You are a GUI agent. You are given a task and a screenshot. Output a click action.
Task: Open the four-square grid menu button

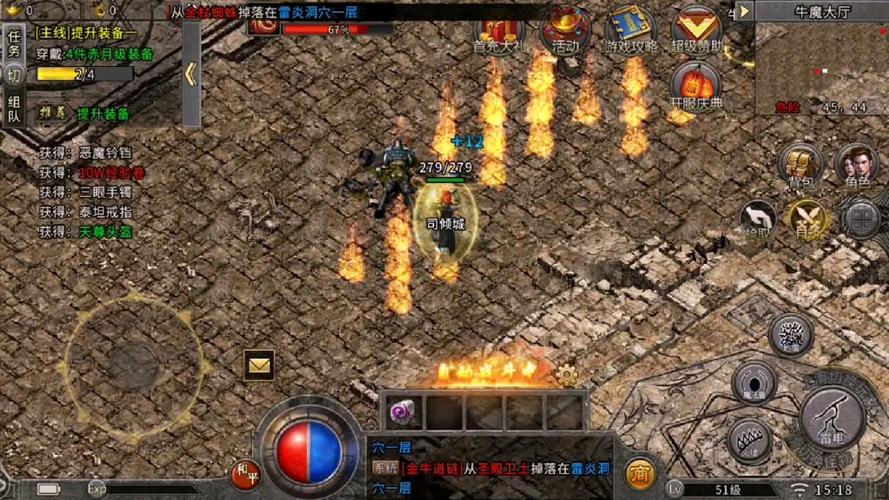(860, 218)
